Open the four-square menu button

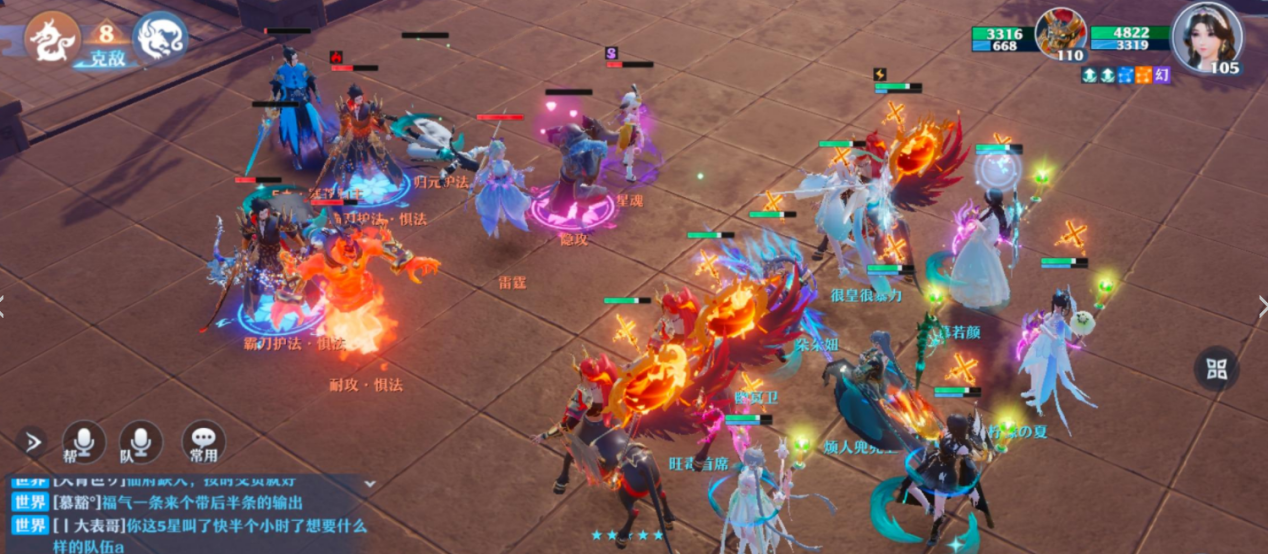point(1216,369)
